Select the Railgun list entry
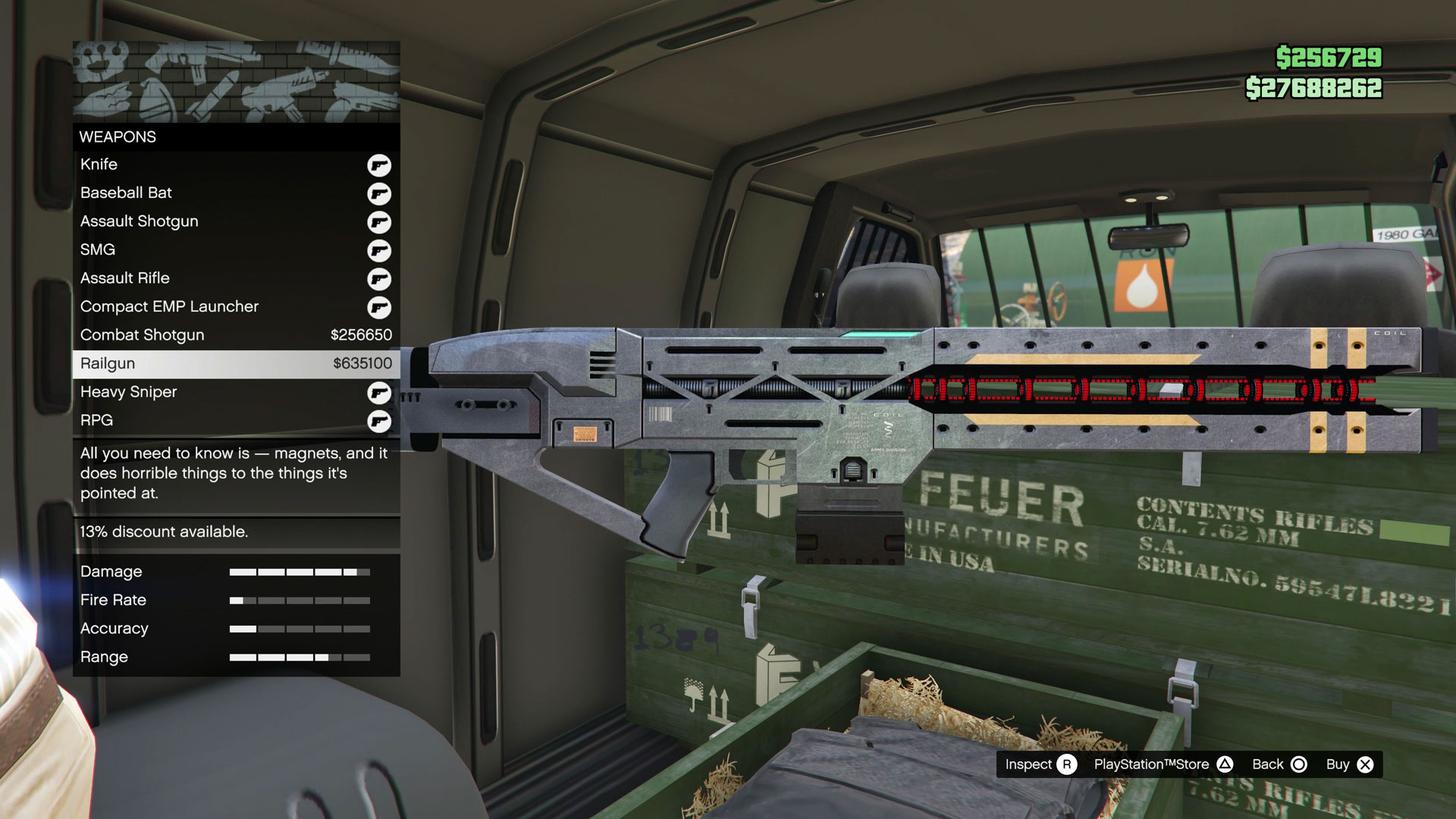 [x=227, y=363]
